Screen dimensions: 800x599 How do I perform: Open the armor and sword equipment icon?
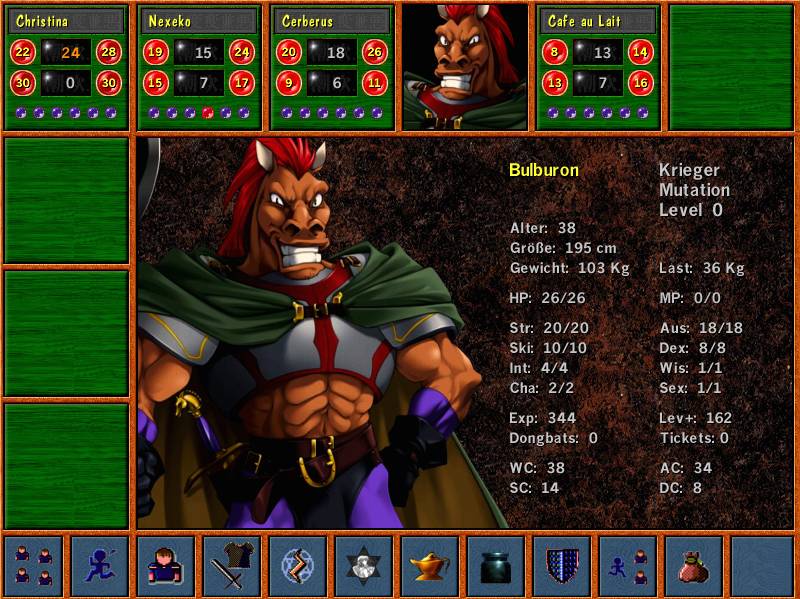click(x=232, y=566)
